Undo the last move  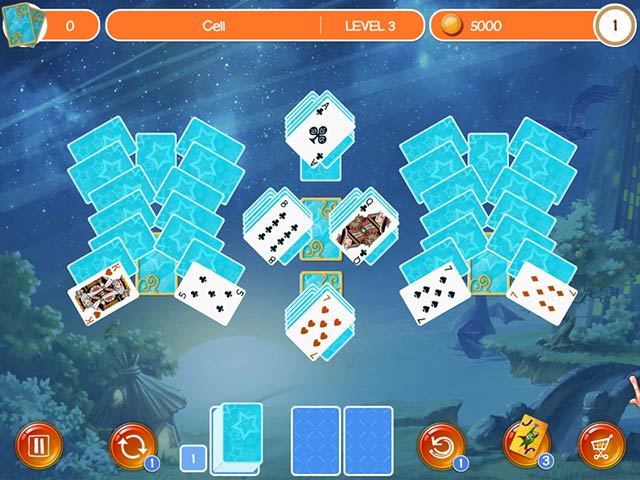pos(440,445)
